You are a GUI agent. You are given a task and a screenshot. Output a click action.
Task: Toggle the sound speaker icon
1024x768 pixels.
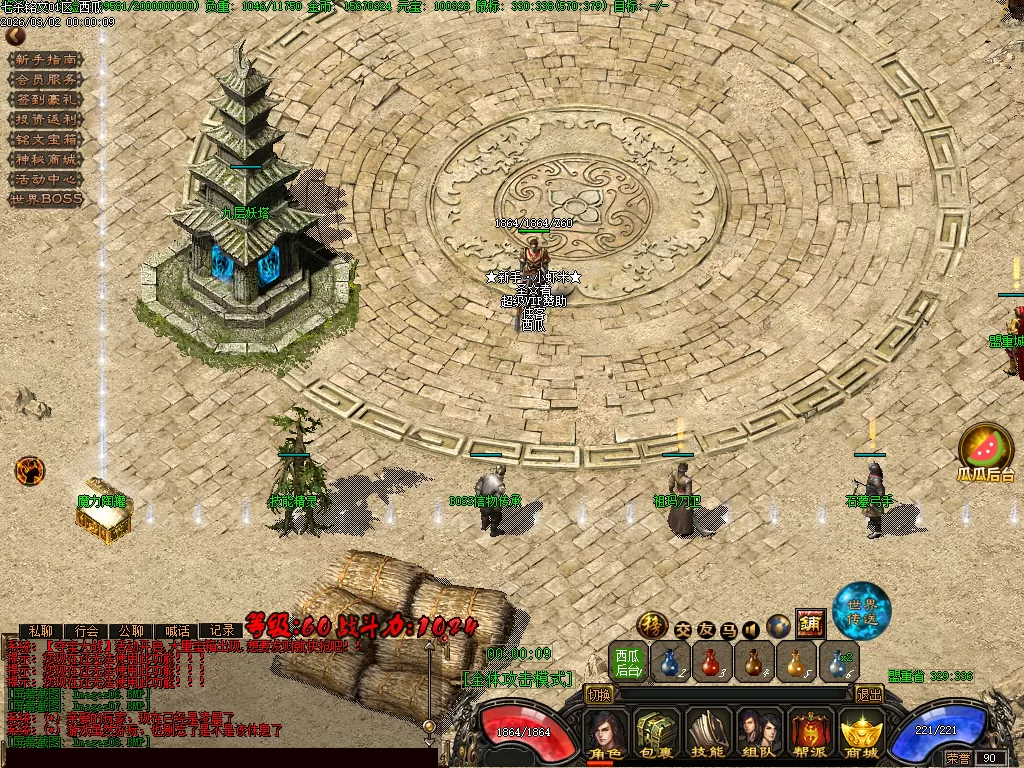tap(751, 629)
